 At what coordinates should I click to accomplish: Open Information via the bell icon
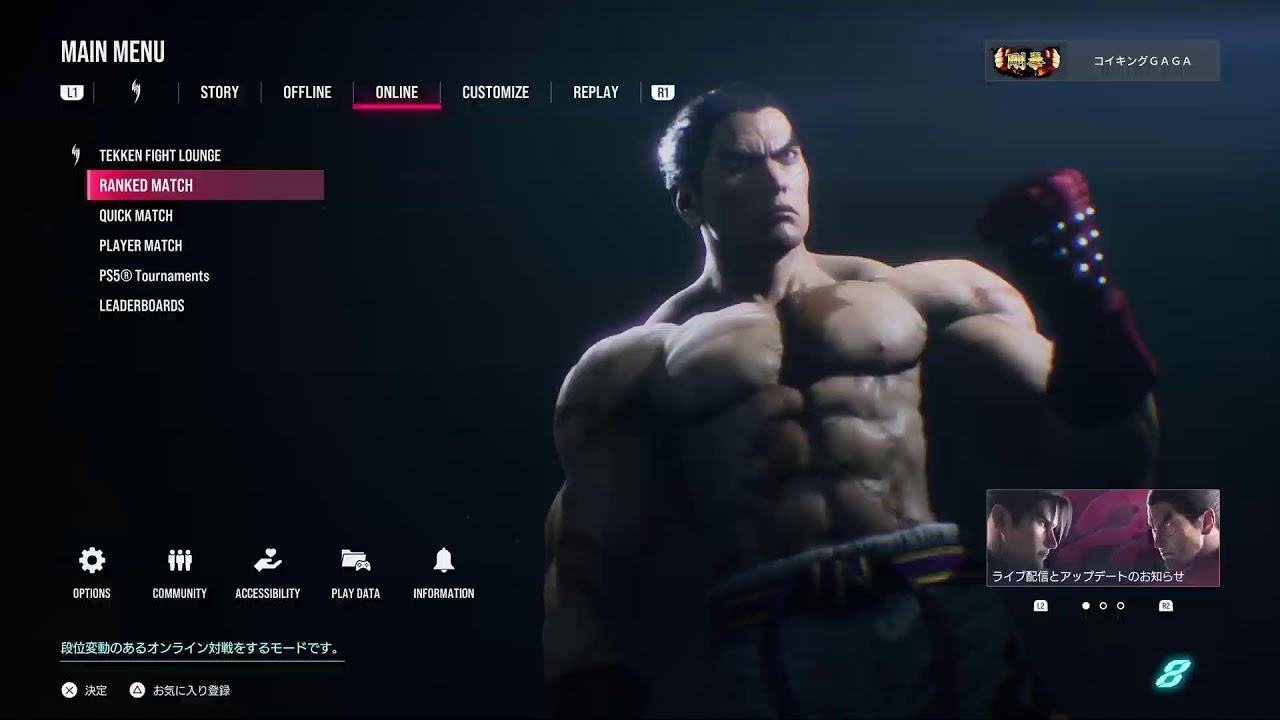(x=443, y=562)
